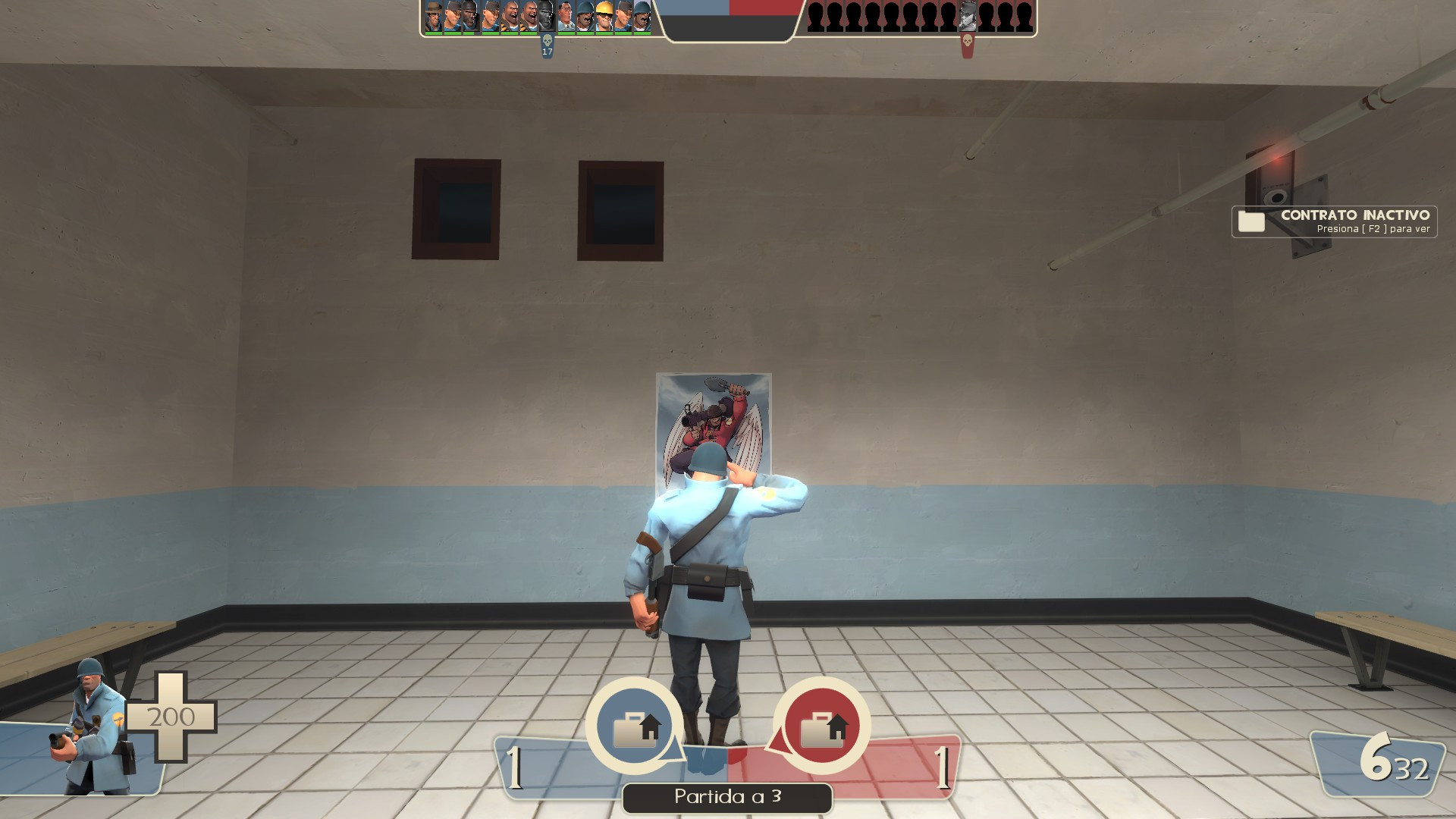Select the shouting Heavy avatar
The width and height of the screenshot is (1456, 819).
pos(510,17)
